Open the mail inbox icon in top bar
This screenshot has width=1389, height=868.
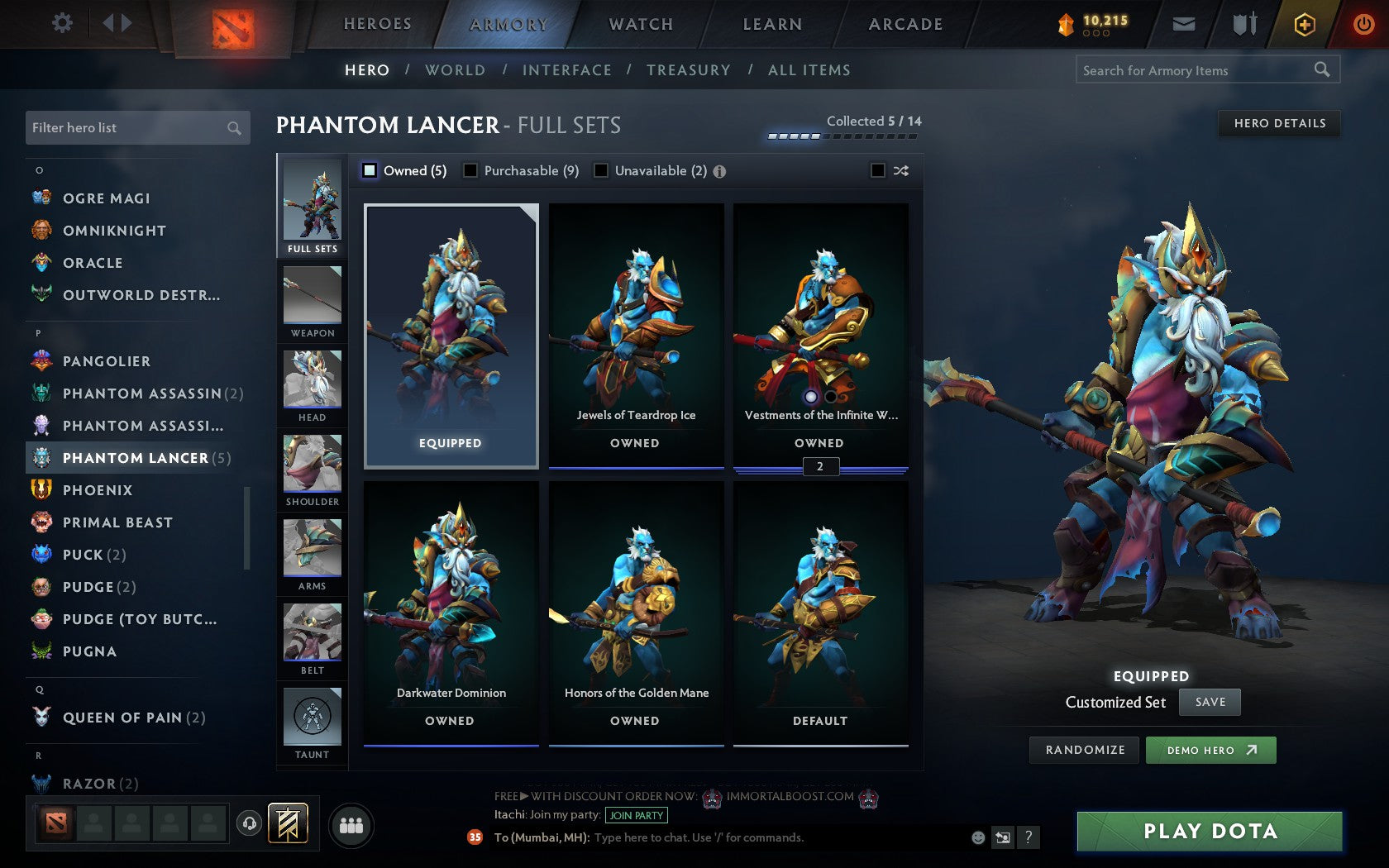click(x=1184, y=24)
